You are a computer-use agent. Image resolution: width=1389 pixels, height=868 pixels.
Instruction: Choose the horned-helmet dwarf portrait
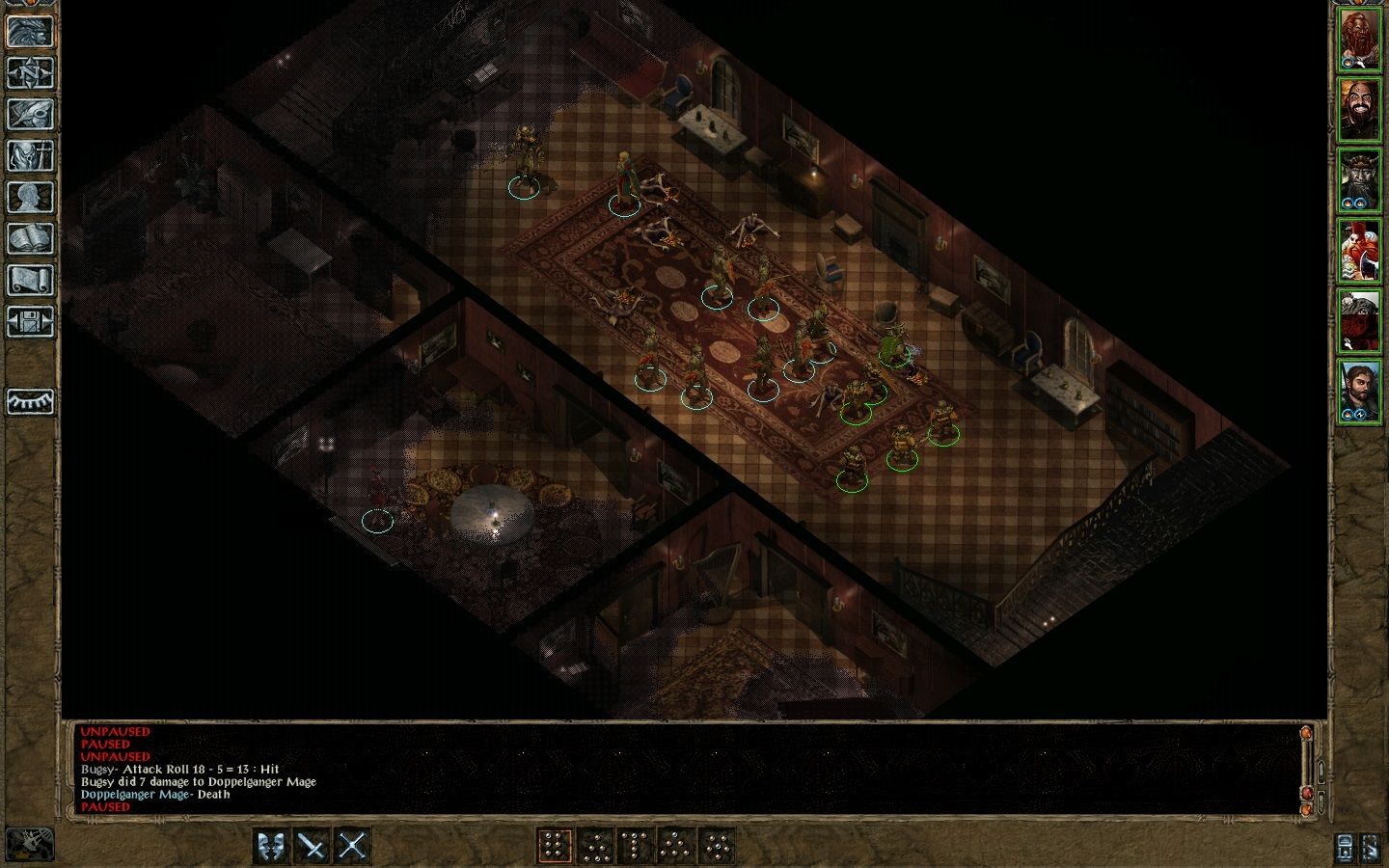1358,180
